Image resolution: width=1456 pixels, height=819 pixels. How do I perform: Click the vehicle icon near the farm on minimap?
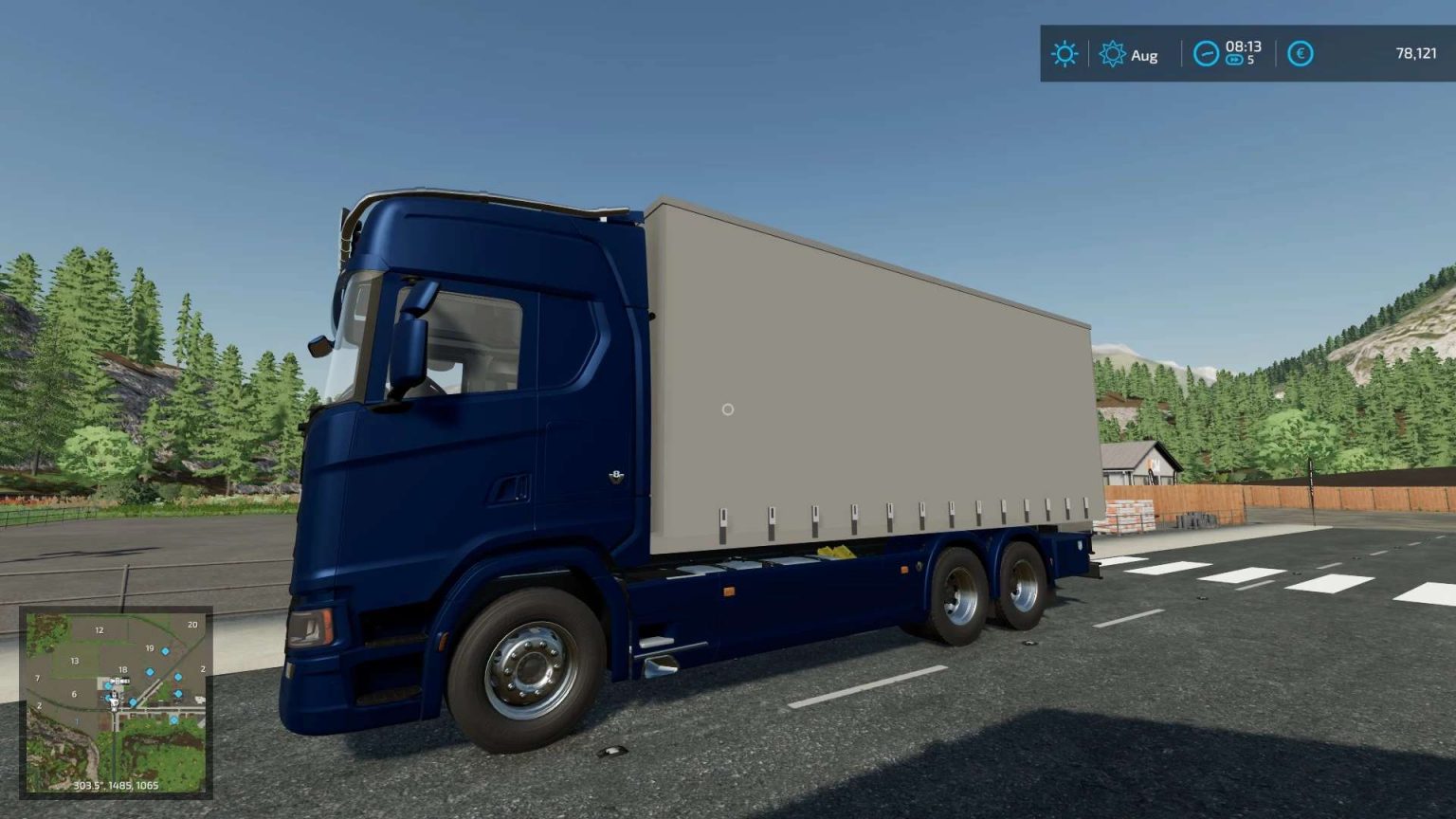pos(118,681)
